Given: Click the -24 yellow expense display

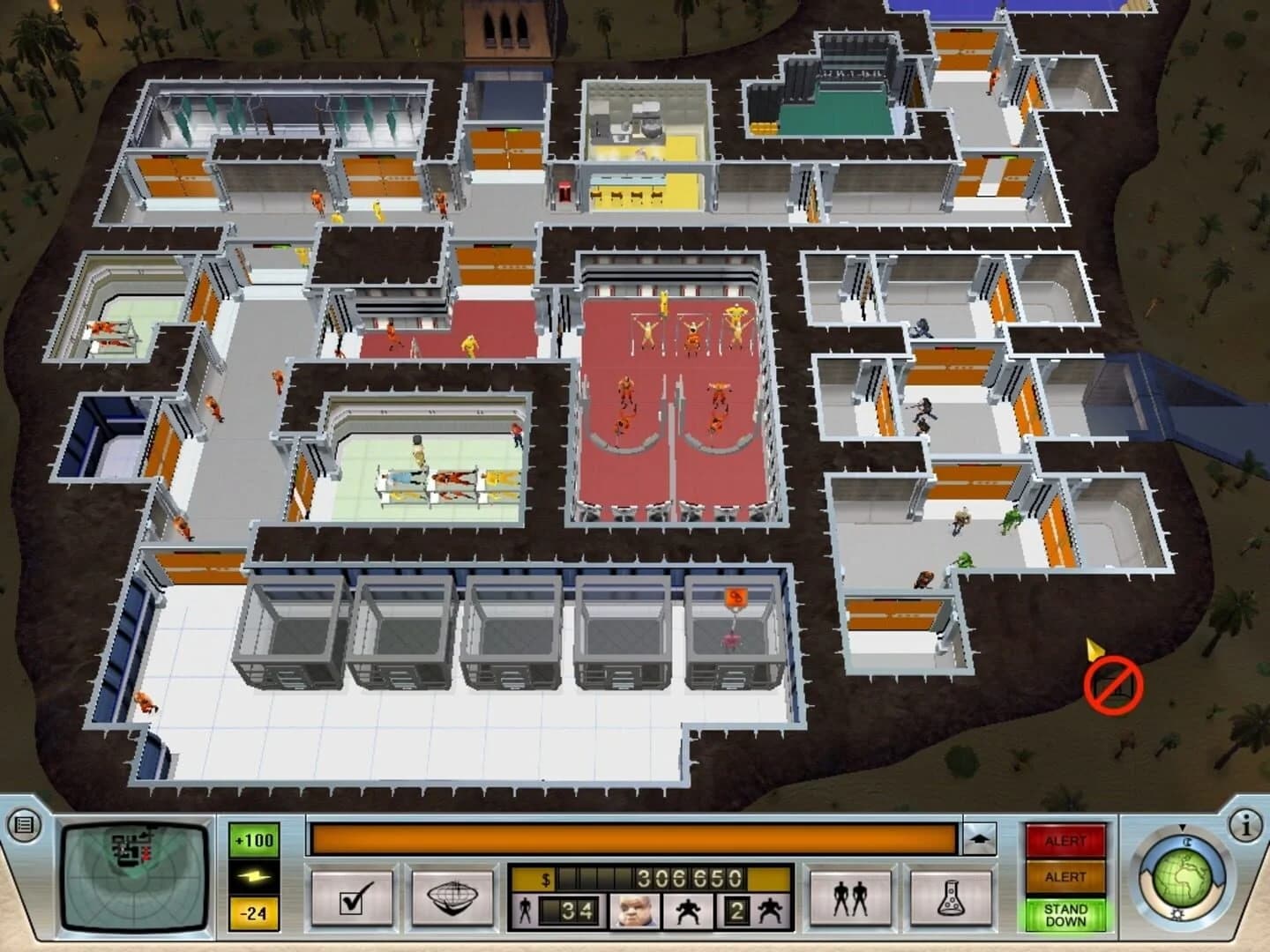Looking at the screenshot, I should point(251,911).
